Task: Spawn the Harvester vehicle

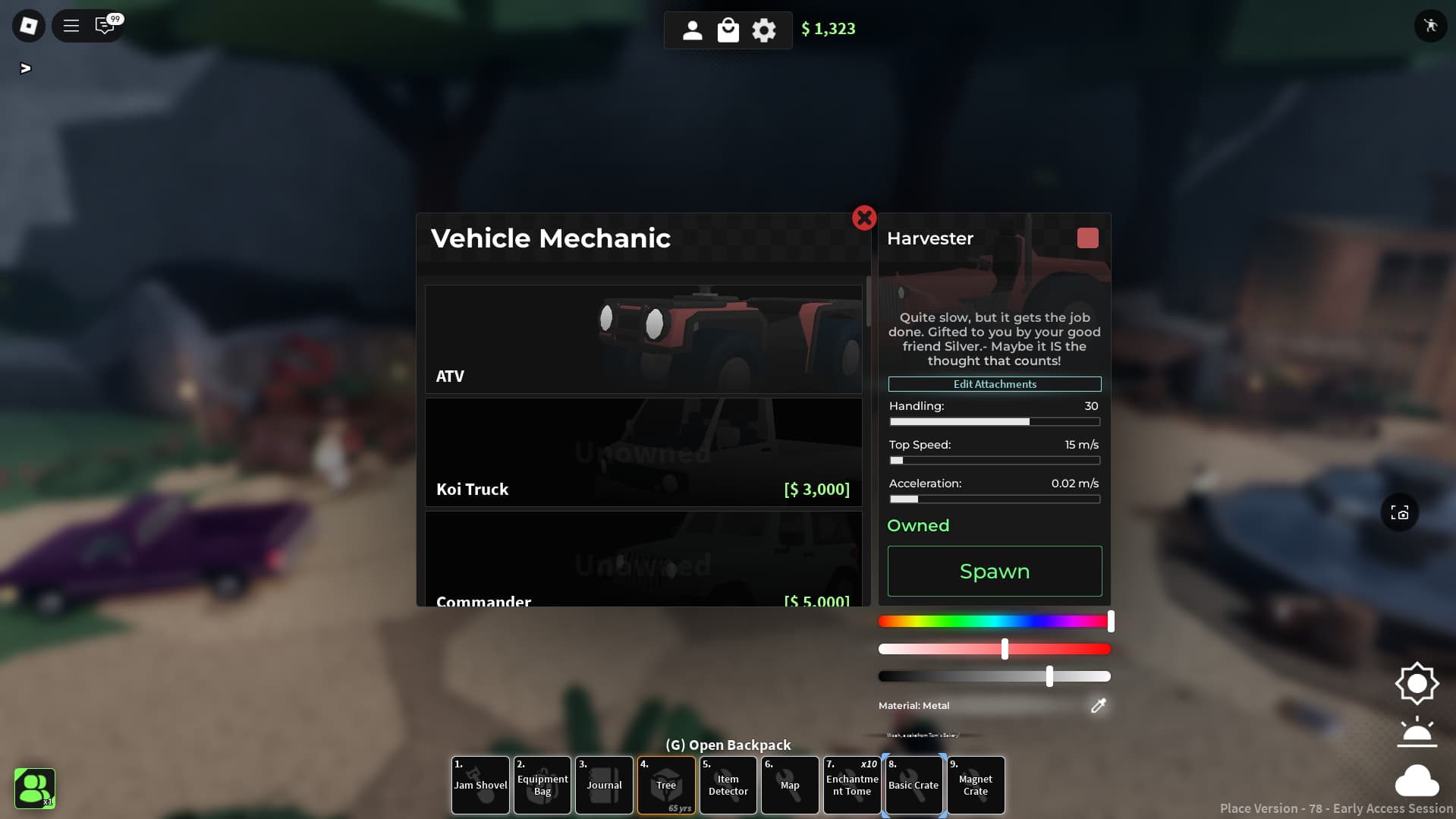Action: tap(994, 571)
